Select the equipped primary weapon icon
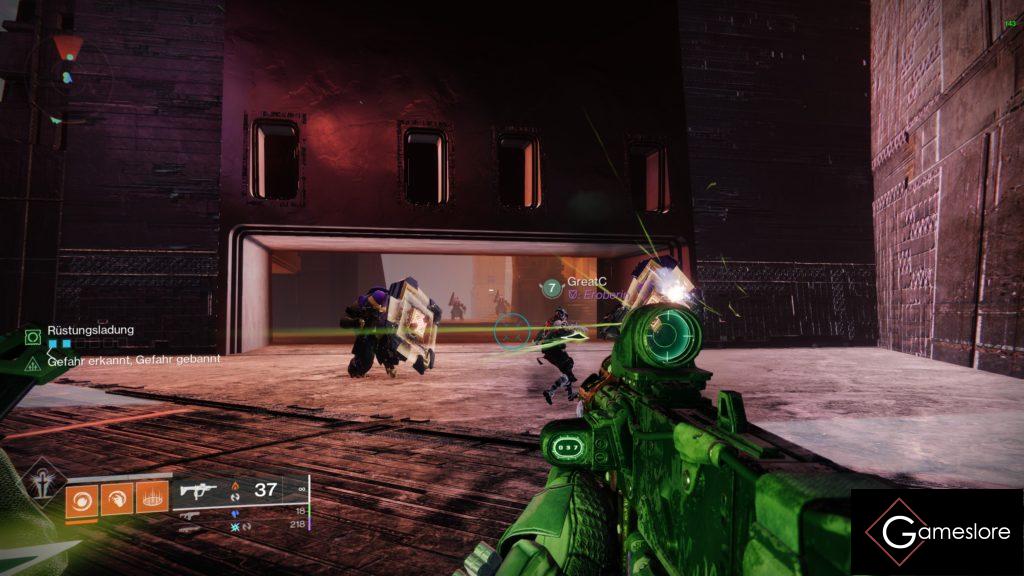Viewport: 1024px width, 576px height. pyautogui.click(x=198, y=491)
